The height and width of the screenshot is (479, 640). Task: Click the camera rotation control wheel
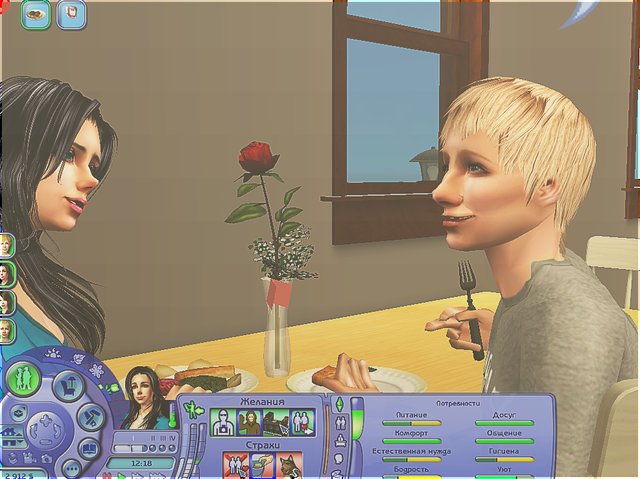[x=47, y=432]
